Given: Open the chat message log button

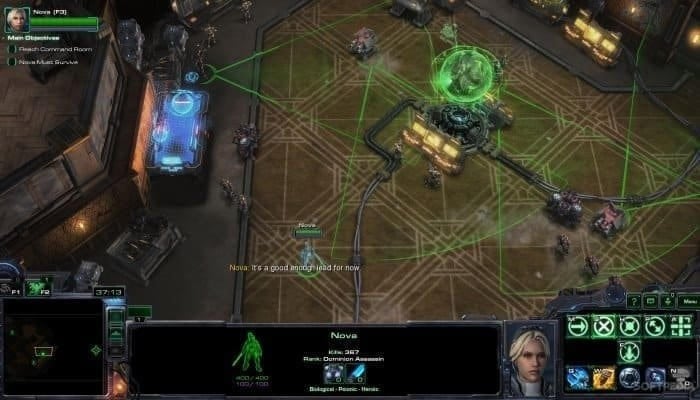Looking at the screenshot, I should tap(650, 300).
